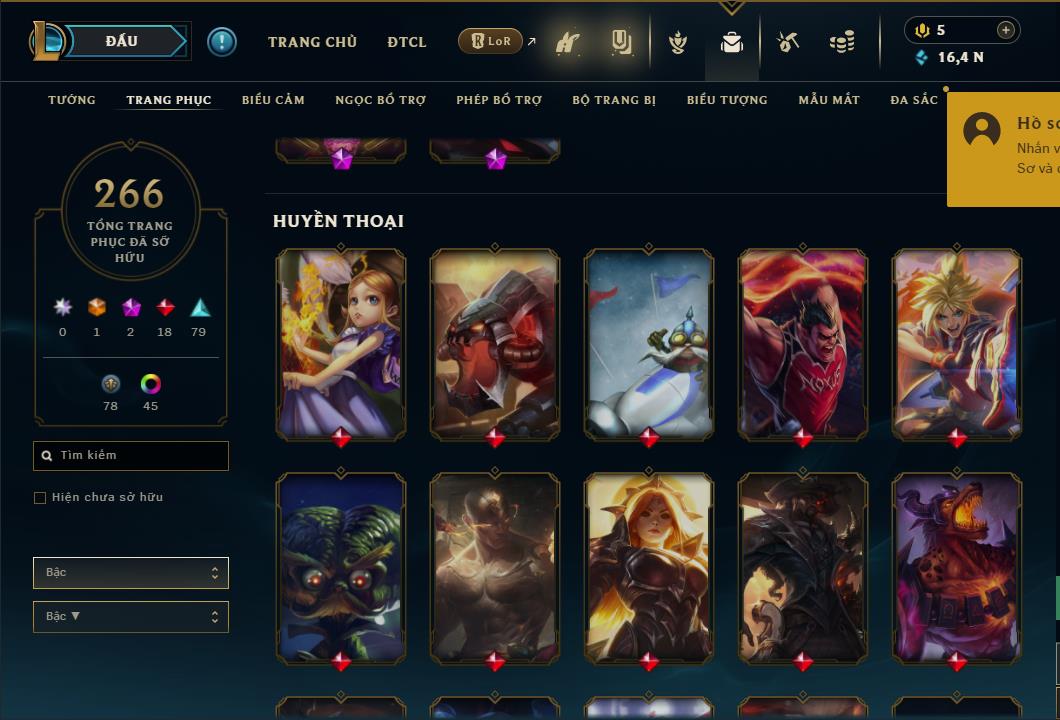Click the plus button to buy RP
This screenshot has height=720, width=1060.
click(x=1005, y=30)
